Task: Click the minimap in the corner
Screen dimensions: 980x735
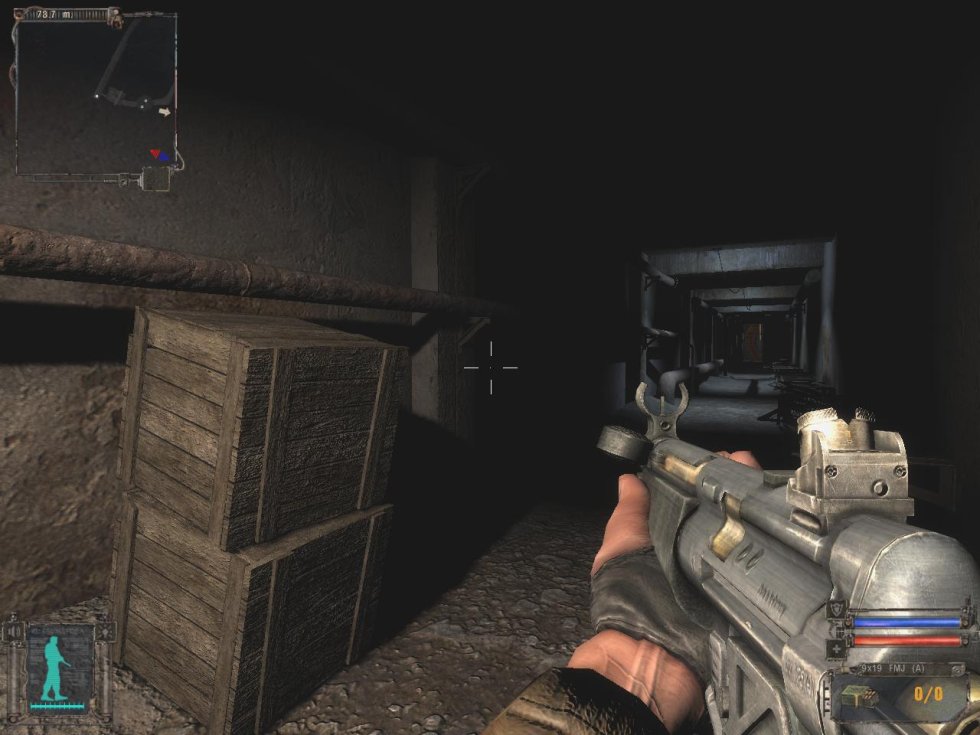Action: pyautogui.click(x=95, y=93)
